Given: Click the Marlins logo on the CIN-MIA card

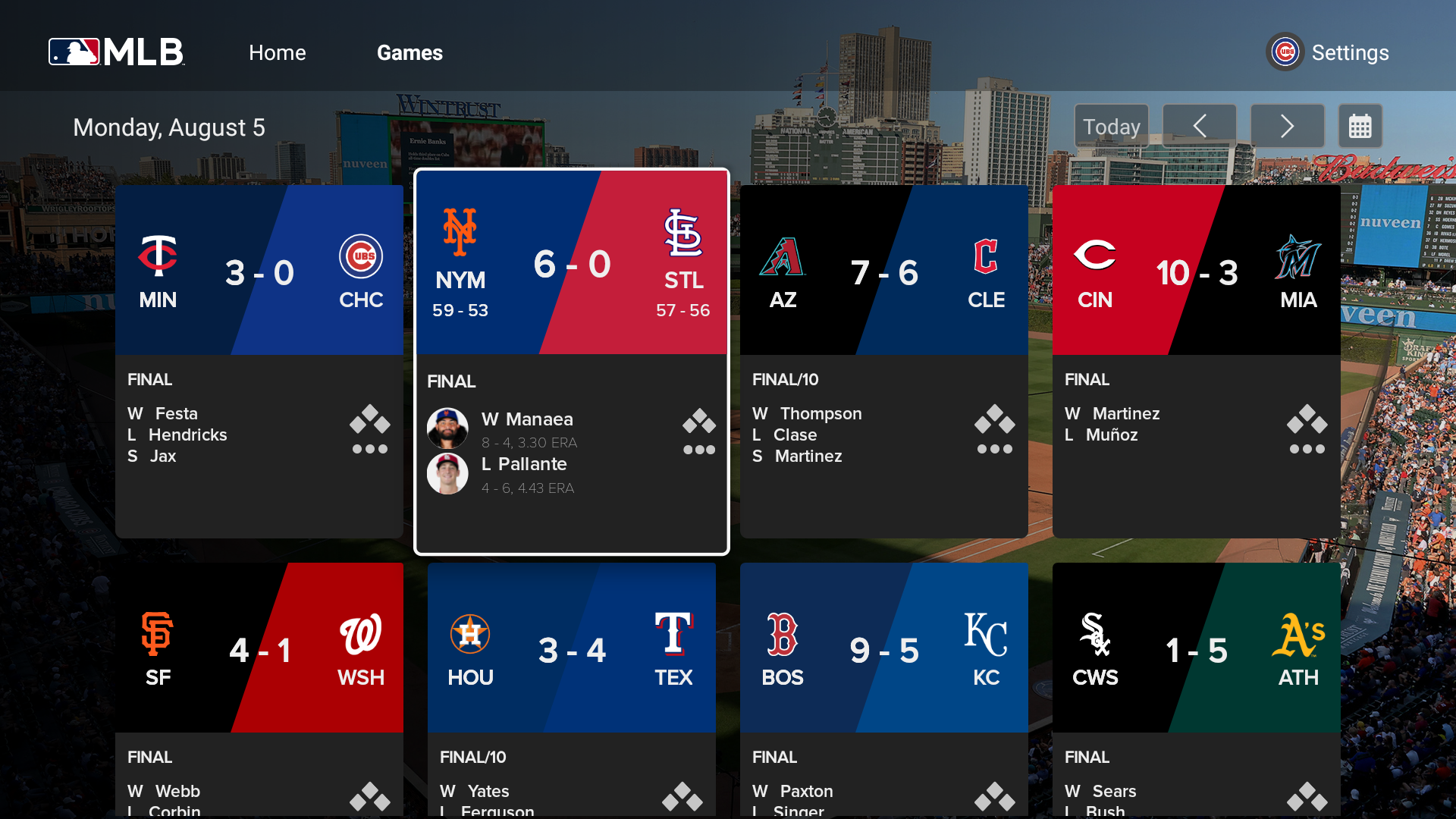Looking at the screenshot, I should coord(1298,256).
